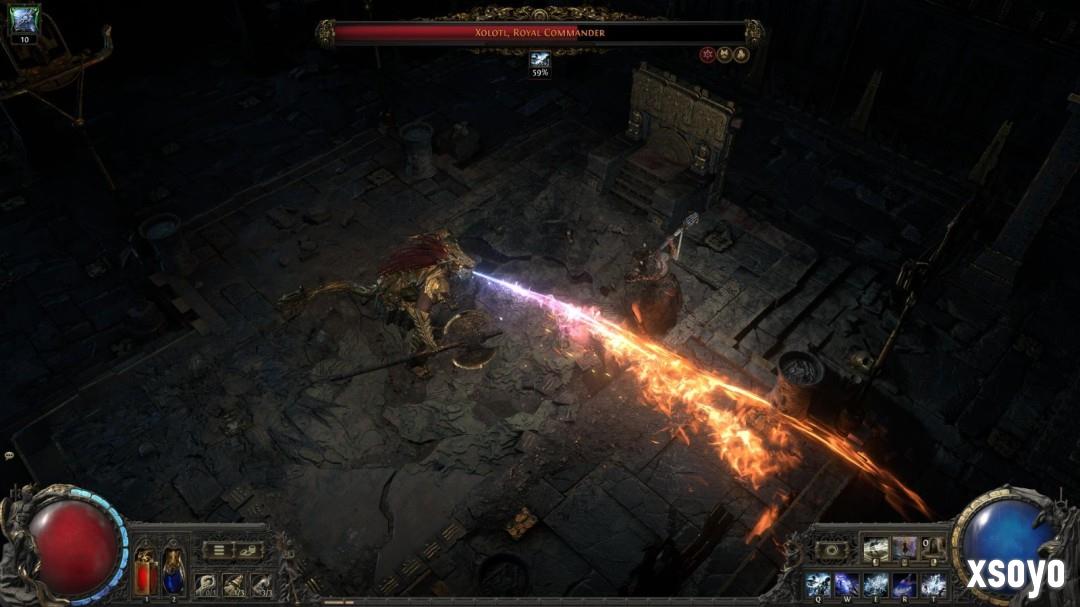Activate the skill bound to T

coord(933,583)
